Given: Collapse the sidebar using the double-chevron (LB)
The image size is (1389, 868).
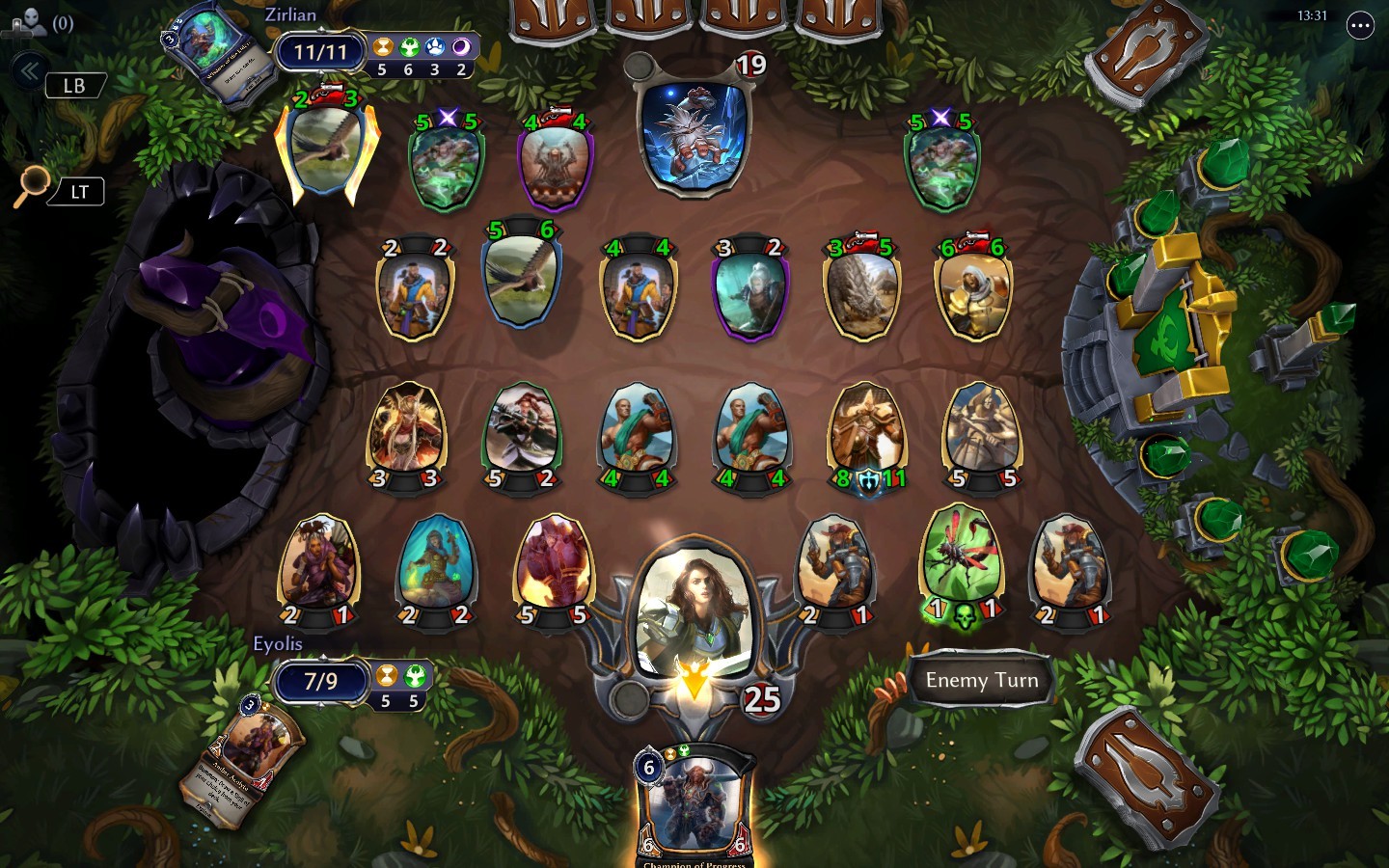Looking at the screenshot, I should click(29, 68).
